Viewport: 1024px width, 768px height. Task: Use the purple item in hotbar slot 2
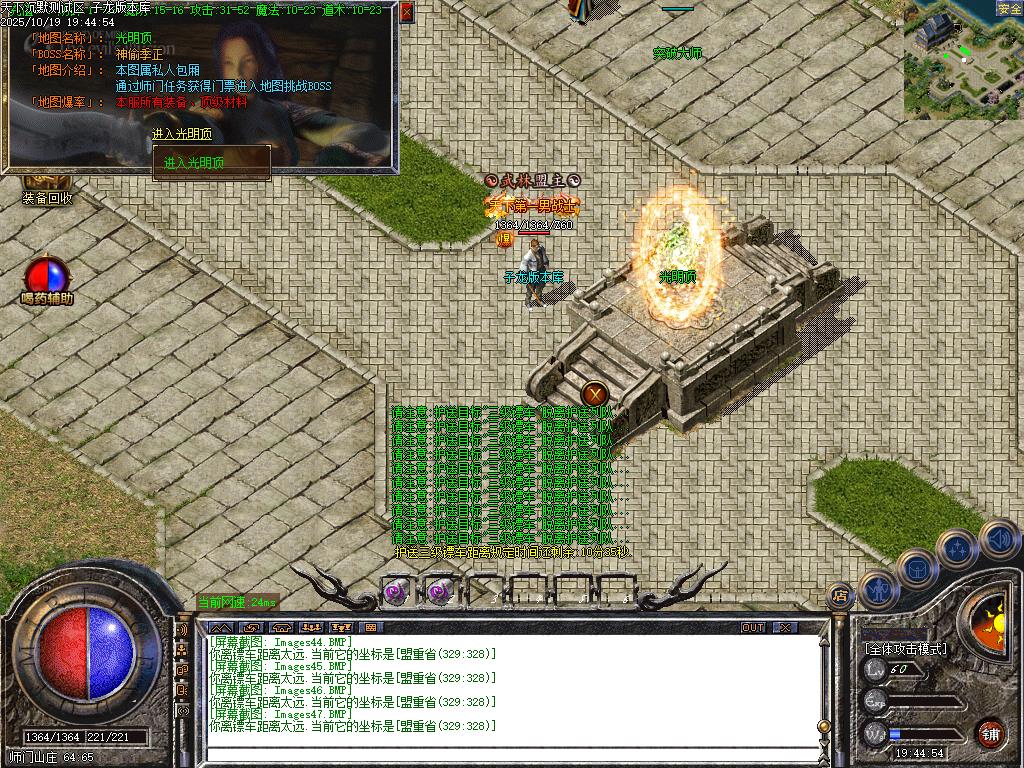pos(439,592)
